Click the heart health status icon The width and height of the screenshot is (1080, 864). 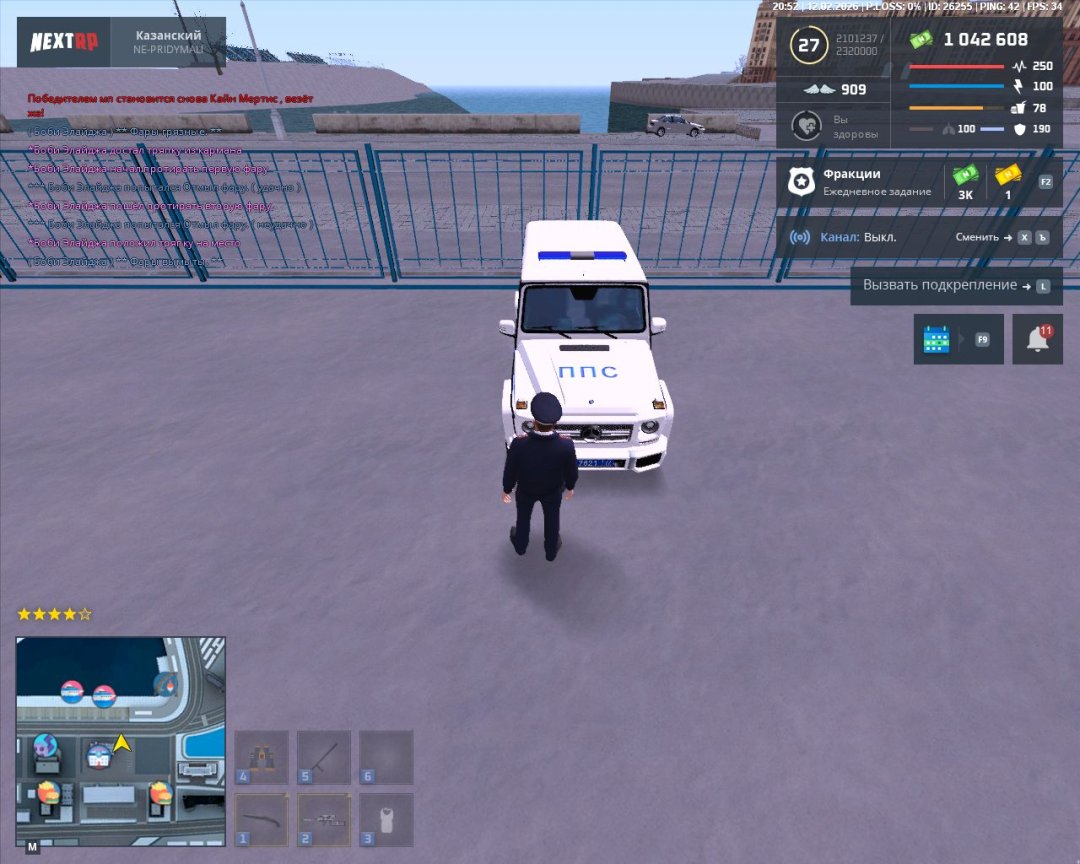(x=806, y=126)
